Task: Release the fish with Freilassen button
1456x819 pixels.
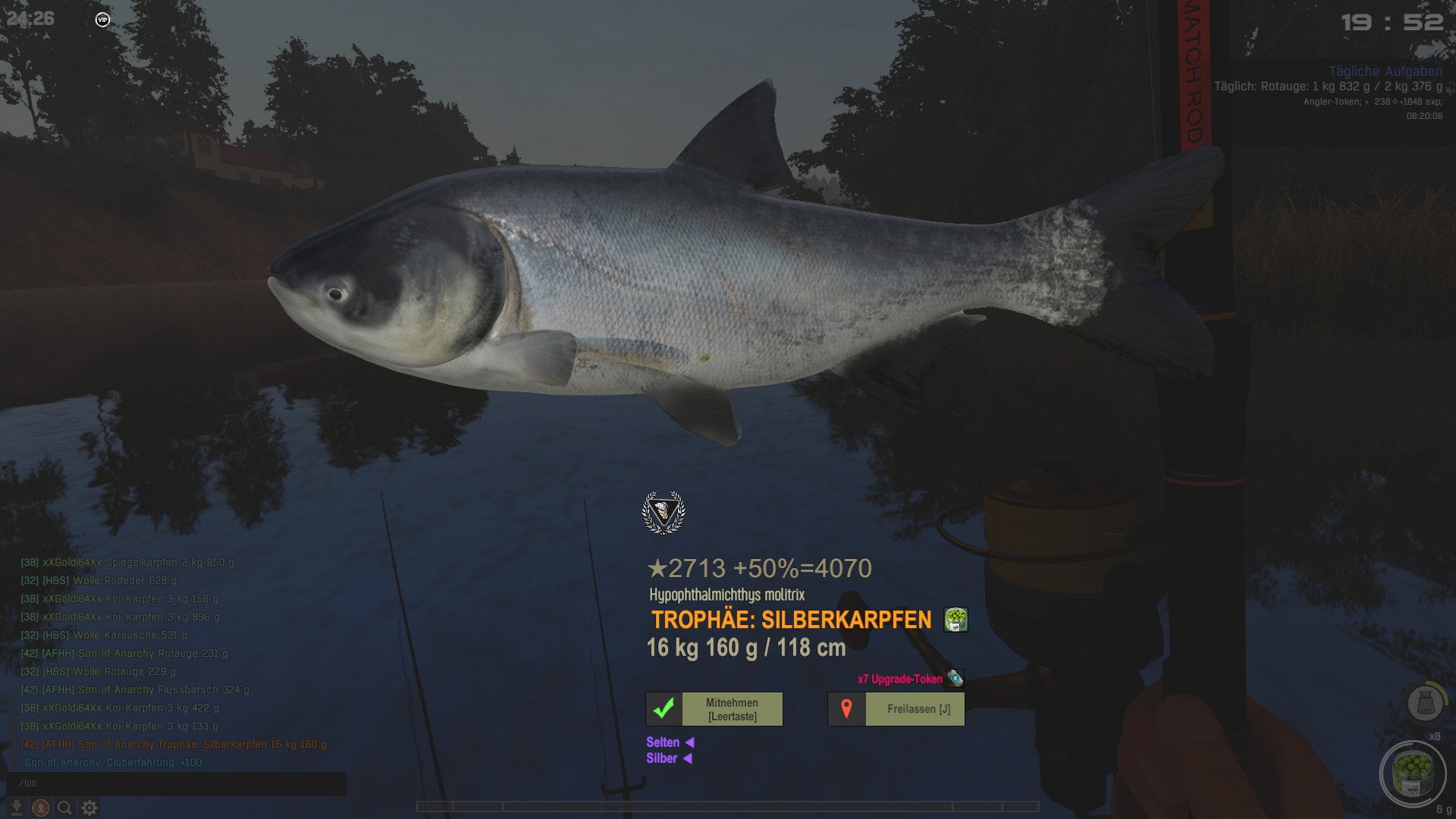Action: point(896,709)
